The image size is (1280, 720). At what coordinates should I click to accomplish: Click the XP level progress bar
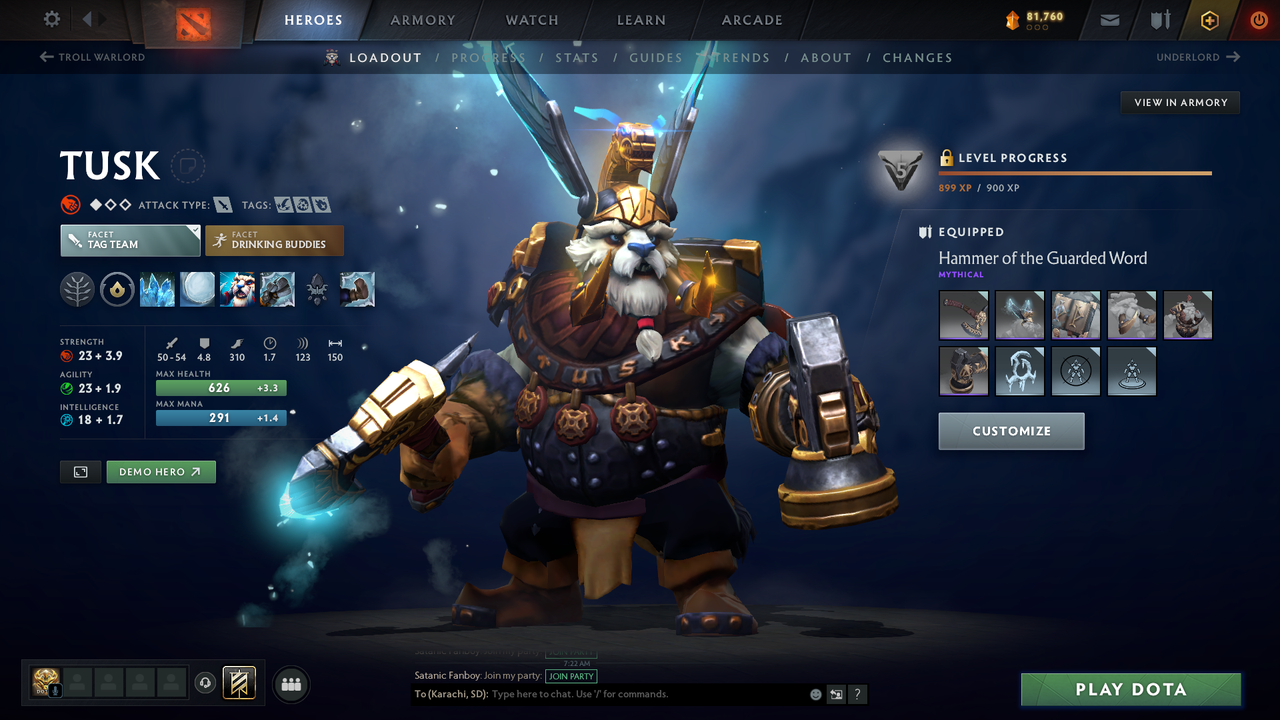[x=1075, y=172]
